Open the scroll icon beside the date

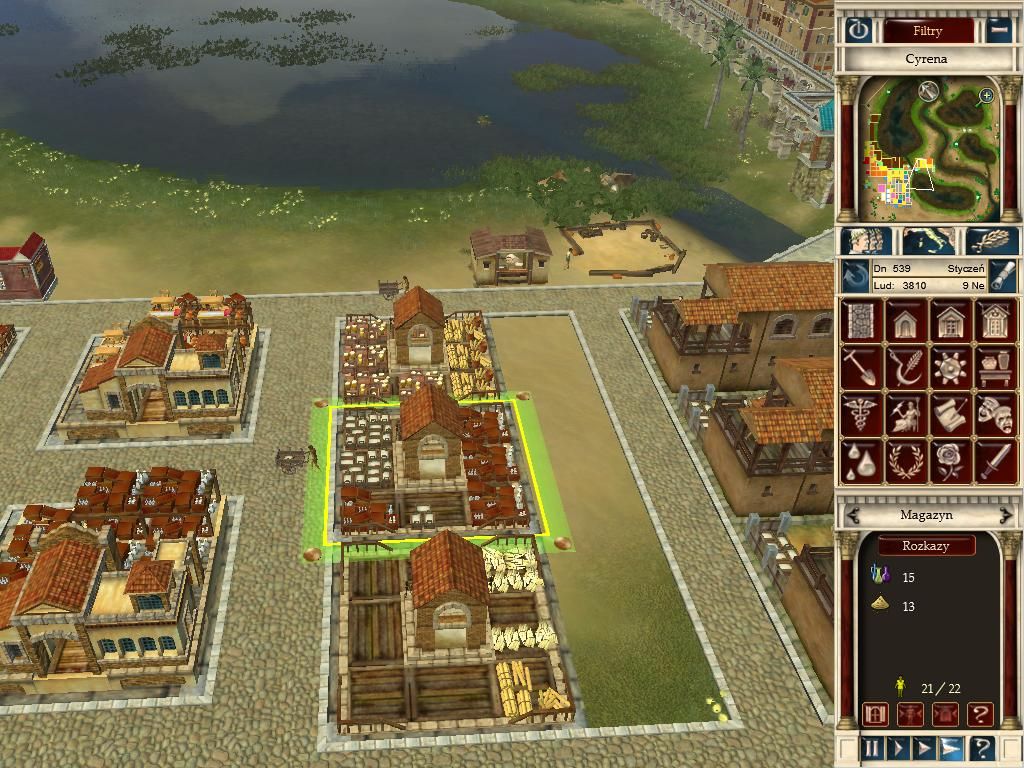pos(1003,276)
